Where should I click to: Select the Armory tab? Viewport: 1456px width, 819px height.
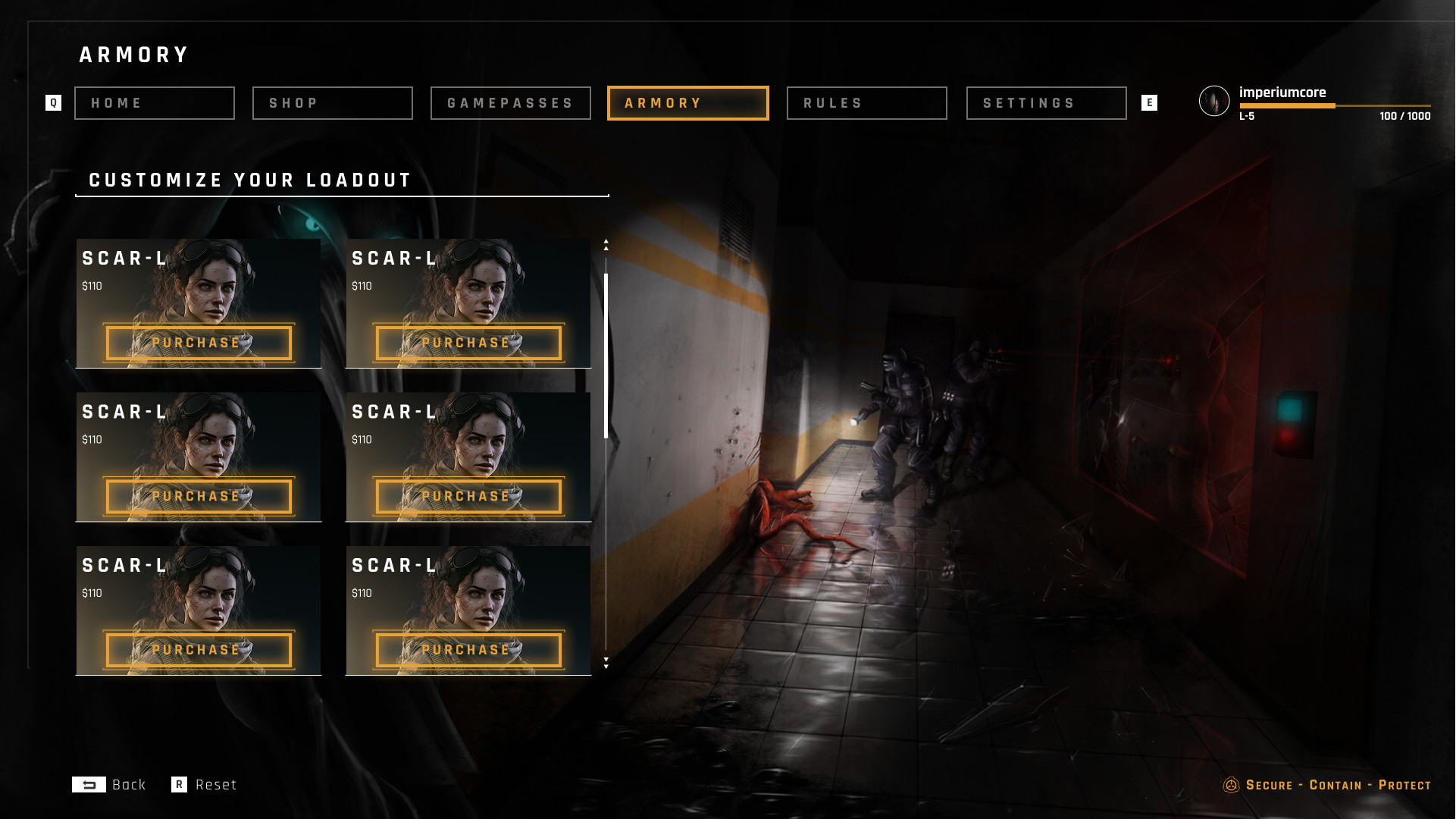[687, 103]
